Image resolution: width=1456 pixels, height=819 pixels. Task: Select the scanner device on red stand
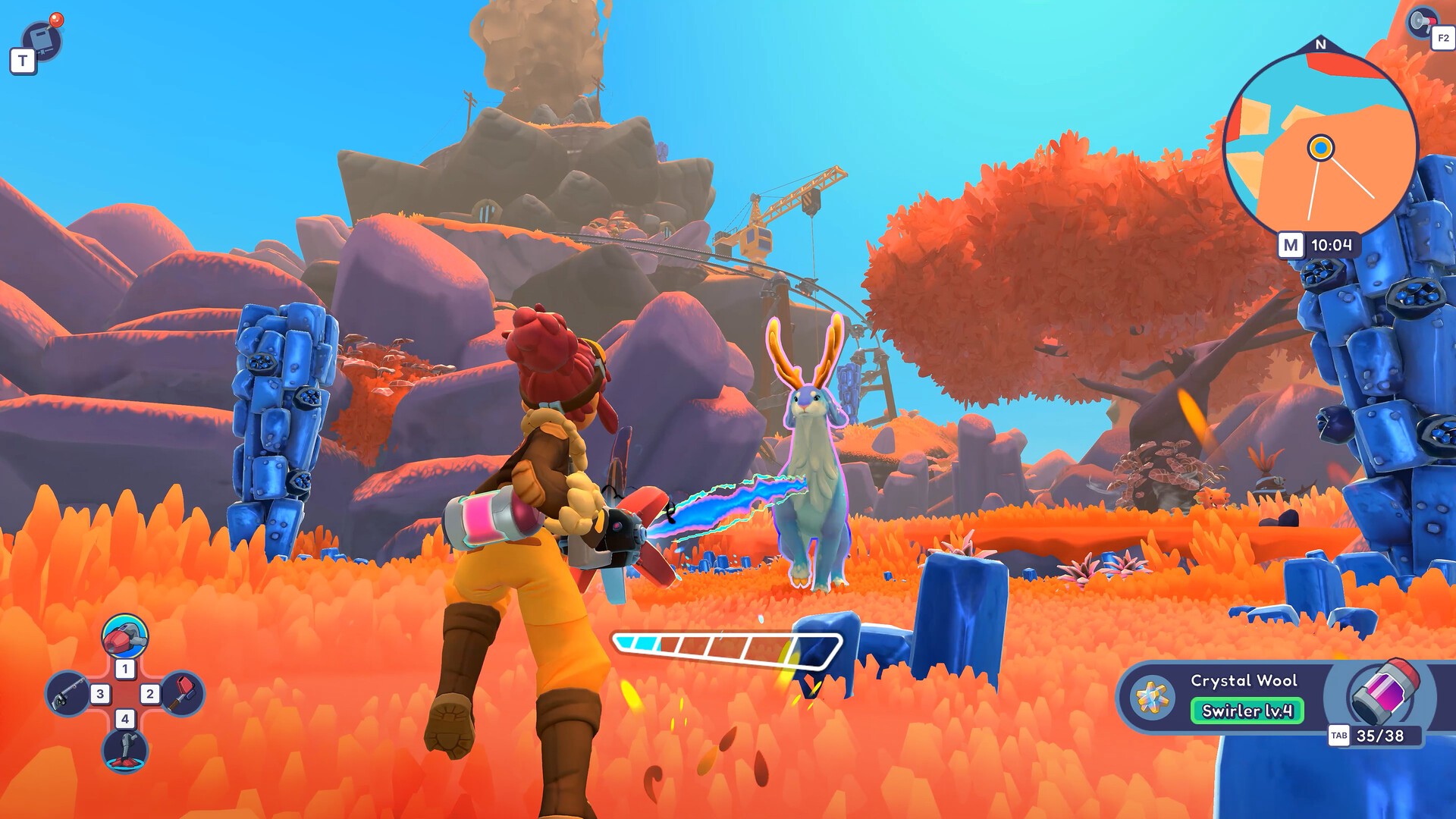[126, 749]
